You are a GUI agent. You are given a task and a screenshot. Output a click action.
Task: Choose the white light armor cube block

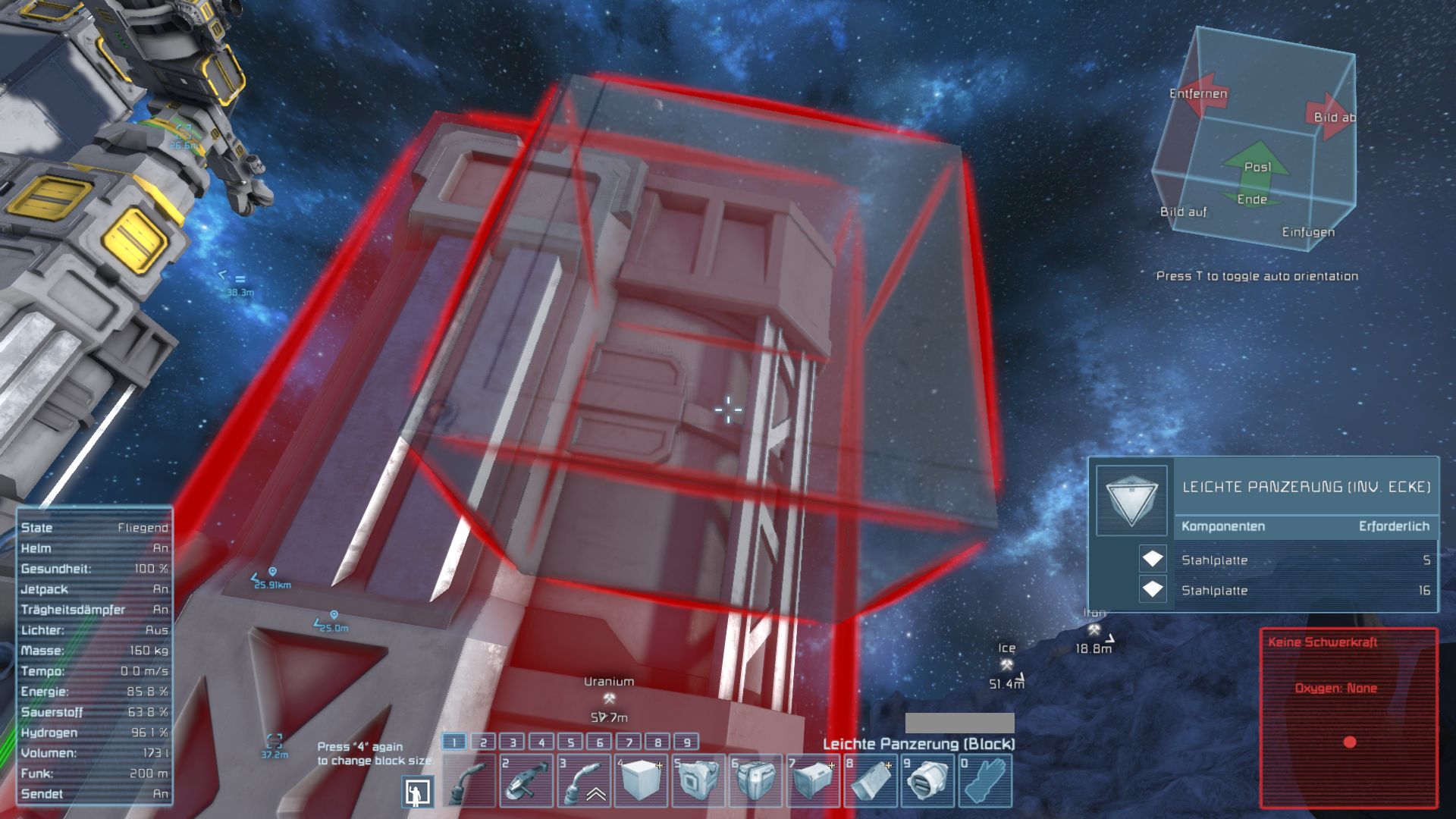(x=641, y=780)
